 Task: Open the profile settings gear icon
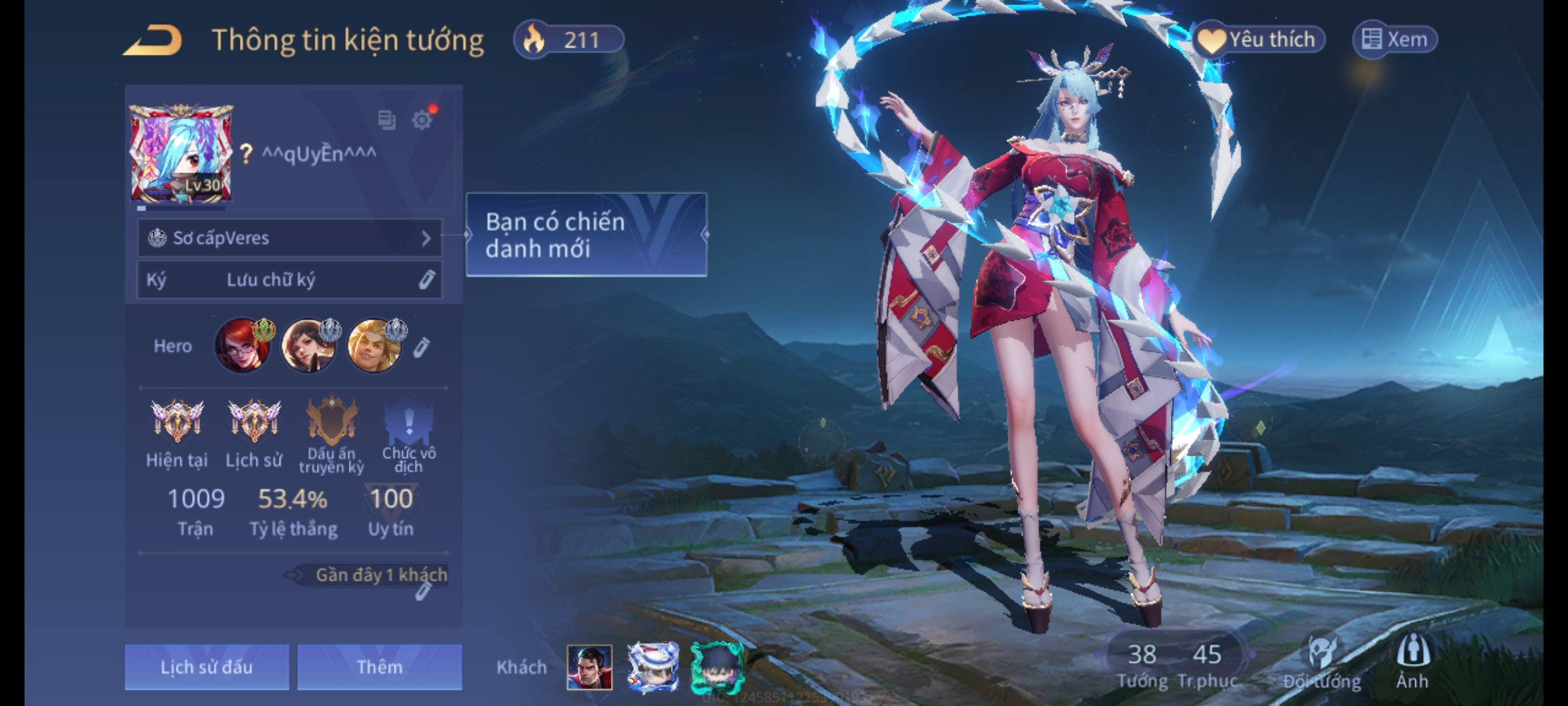[422, 120]
